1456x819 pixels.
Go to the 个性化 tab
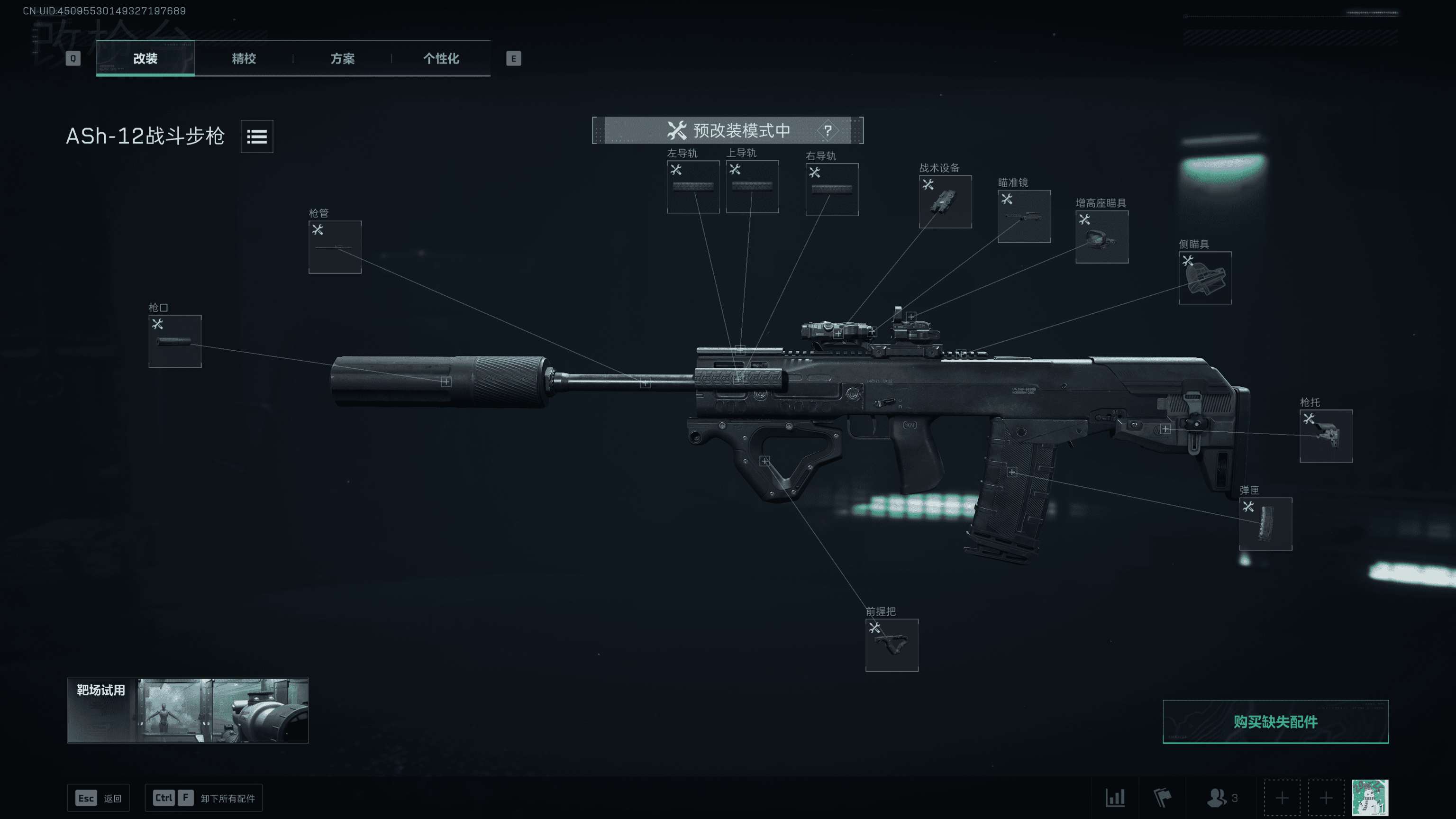coord(441,58)
